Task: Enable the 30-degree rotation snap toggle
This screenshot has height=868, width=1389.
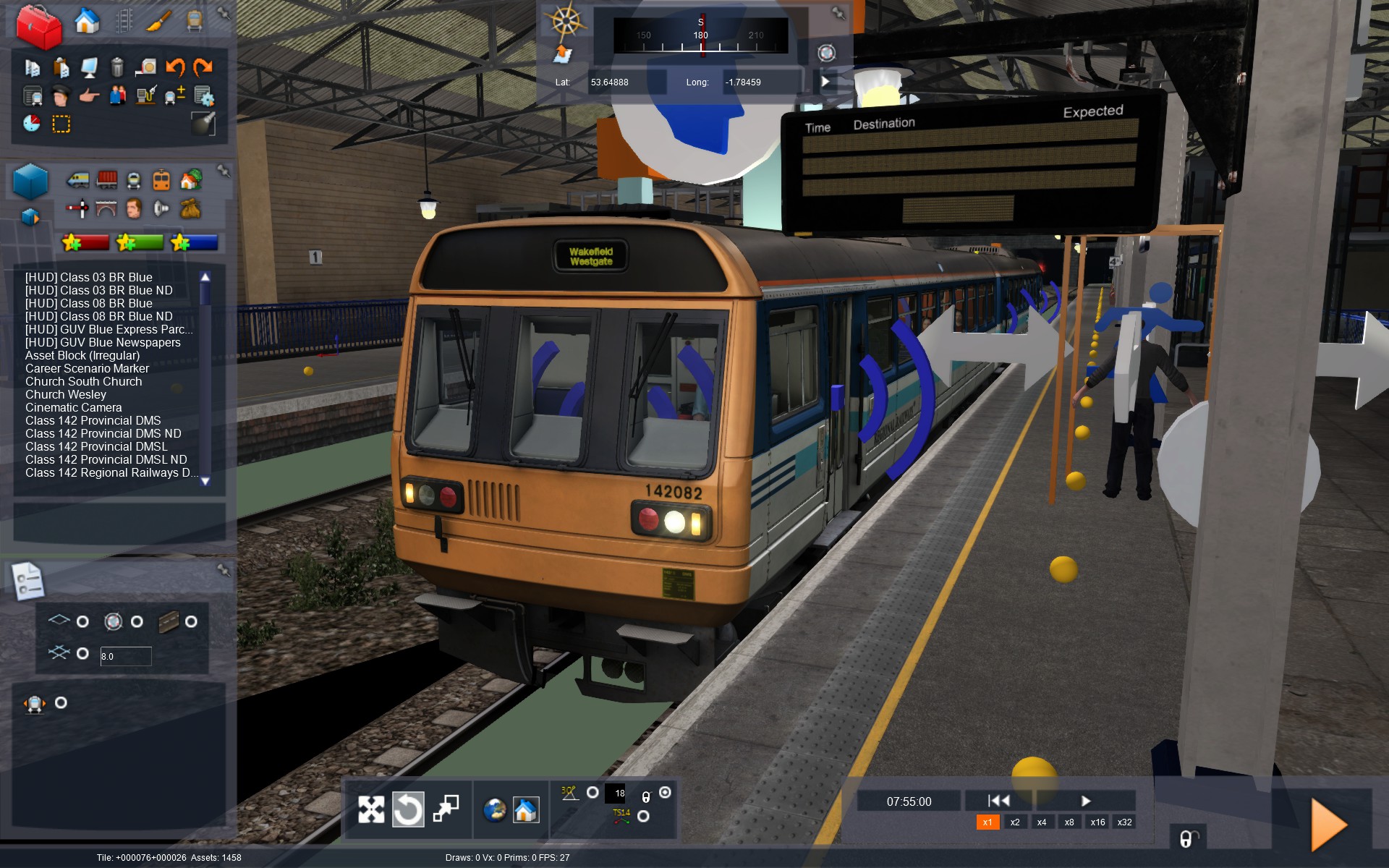Action: pos(592,793)
